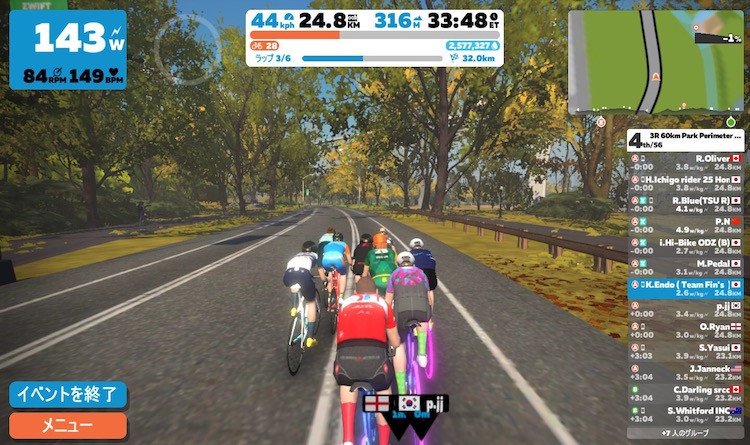Select J.Janneck in the riders list
750x445 pixels.
687,373
